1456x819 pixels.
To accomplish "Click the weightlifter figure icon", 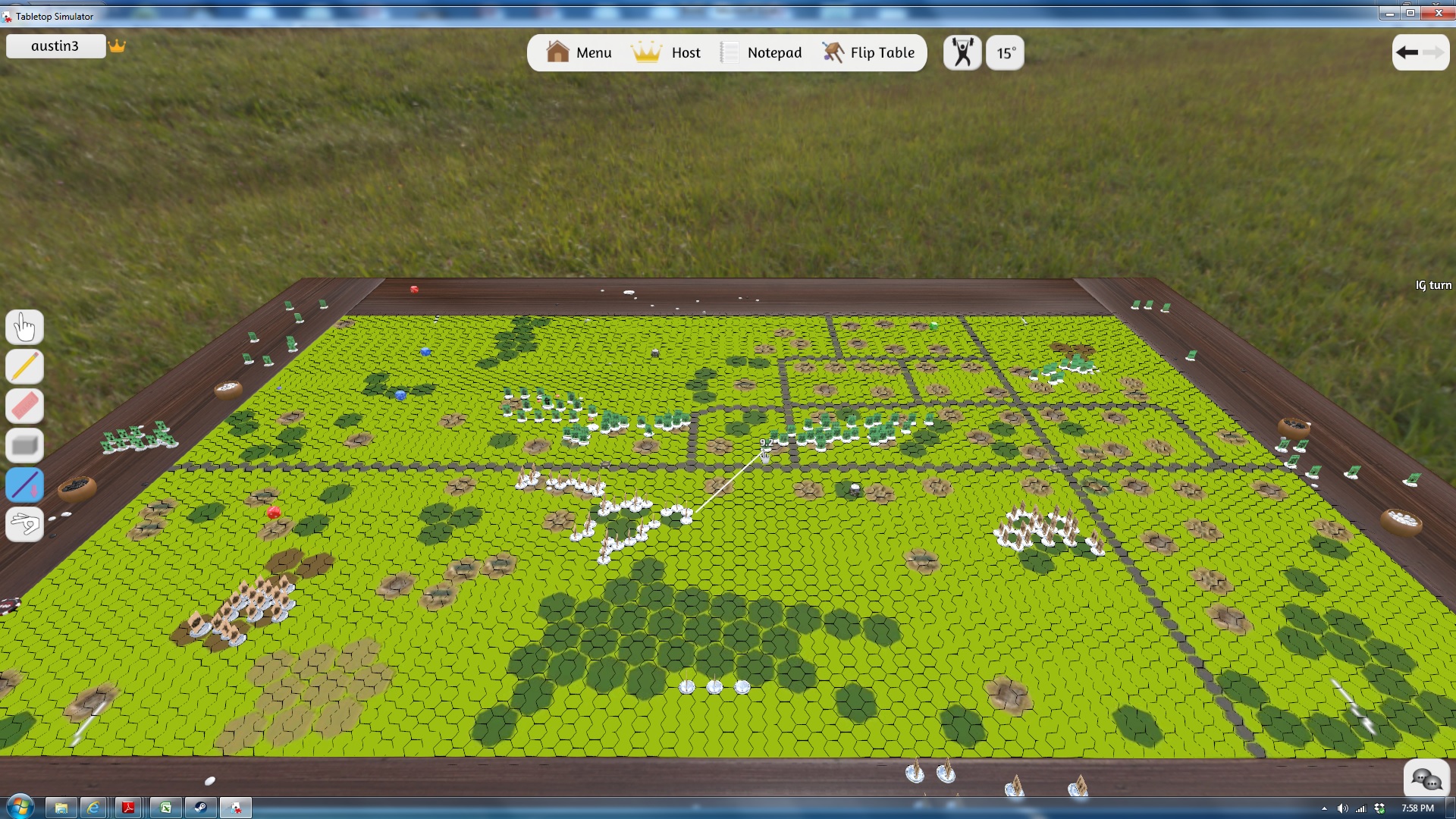I will click(962, 53).
